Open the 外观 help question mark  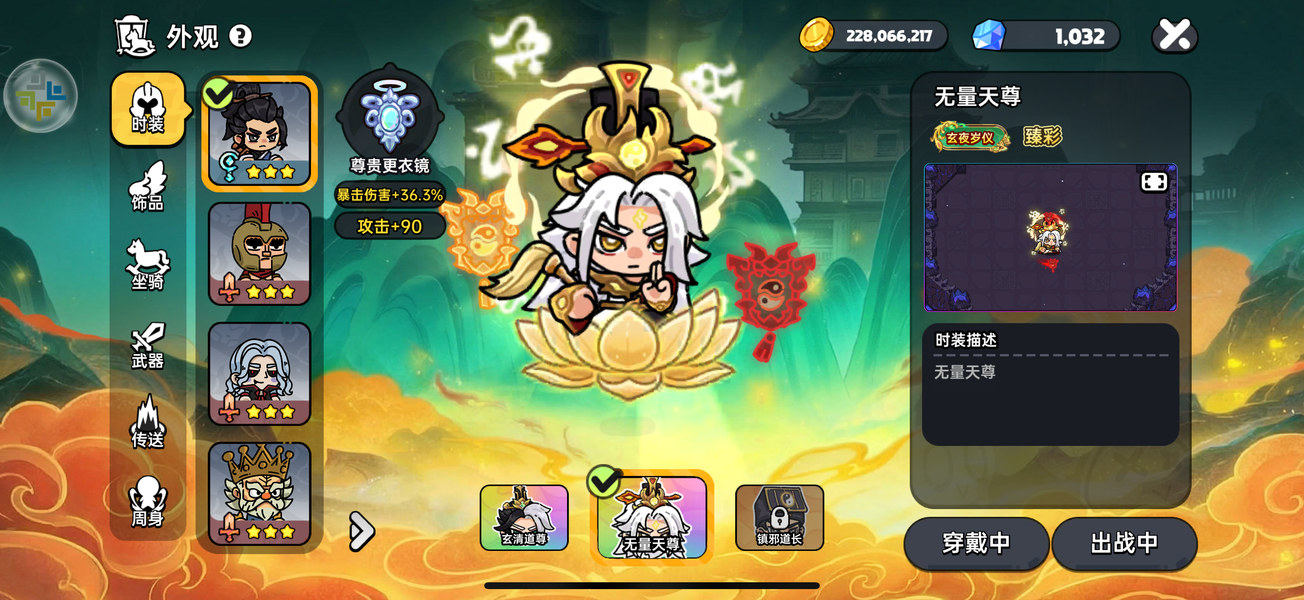click(x=240, y=36)
